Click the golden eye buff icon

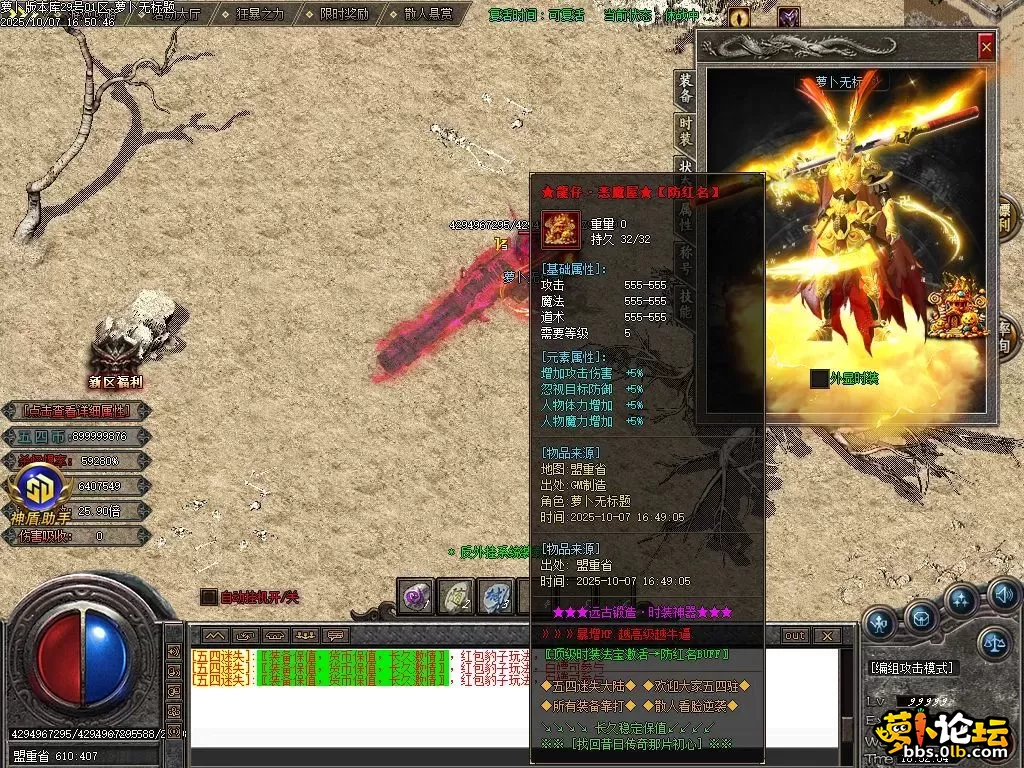[739, 17]
